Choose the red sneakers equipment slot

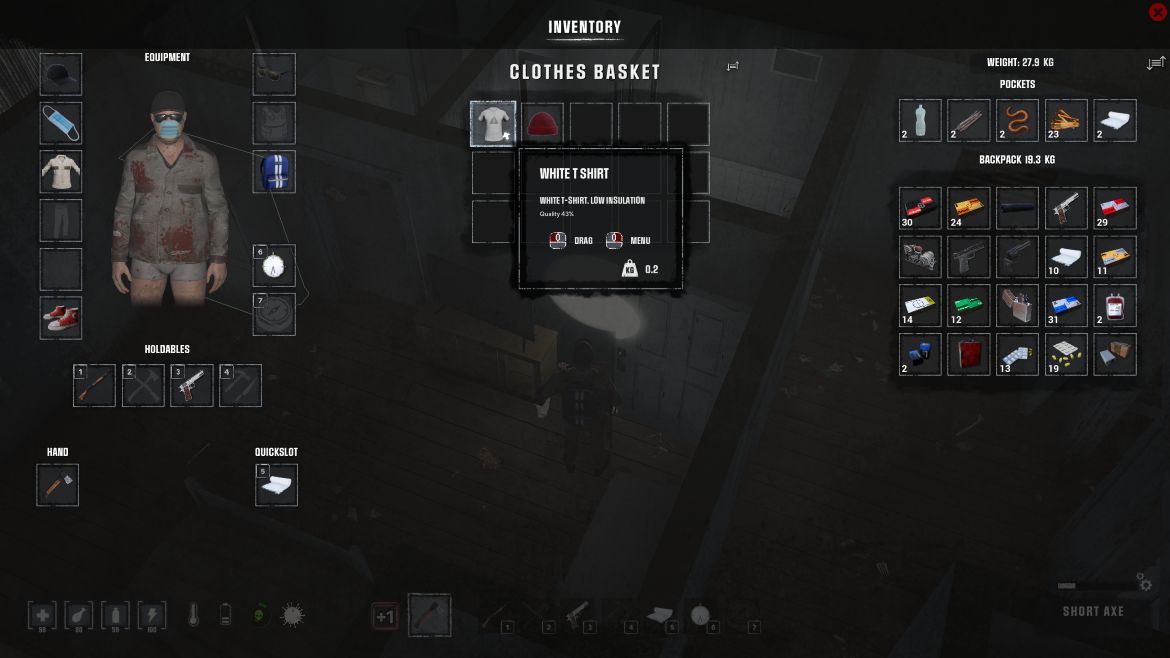61,318
